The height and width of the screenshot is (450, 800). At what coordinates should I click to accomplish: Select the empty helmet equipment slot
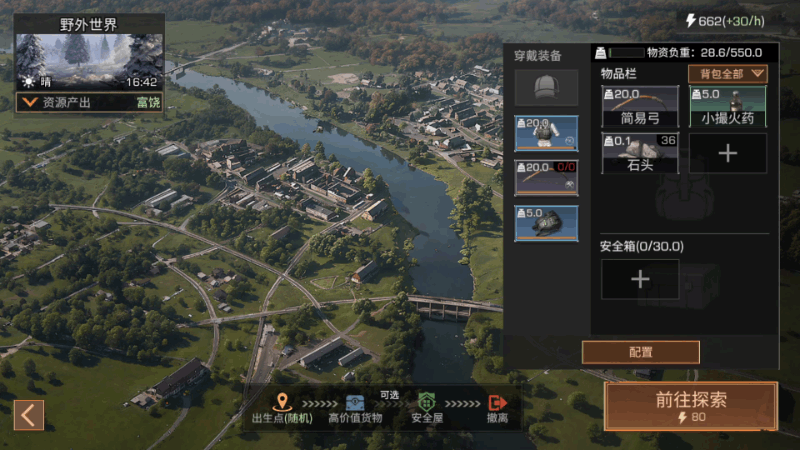click(545, 87)
